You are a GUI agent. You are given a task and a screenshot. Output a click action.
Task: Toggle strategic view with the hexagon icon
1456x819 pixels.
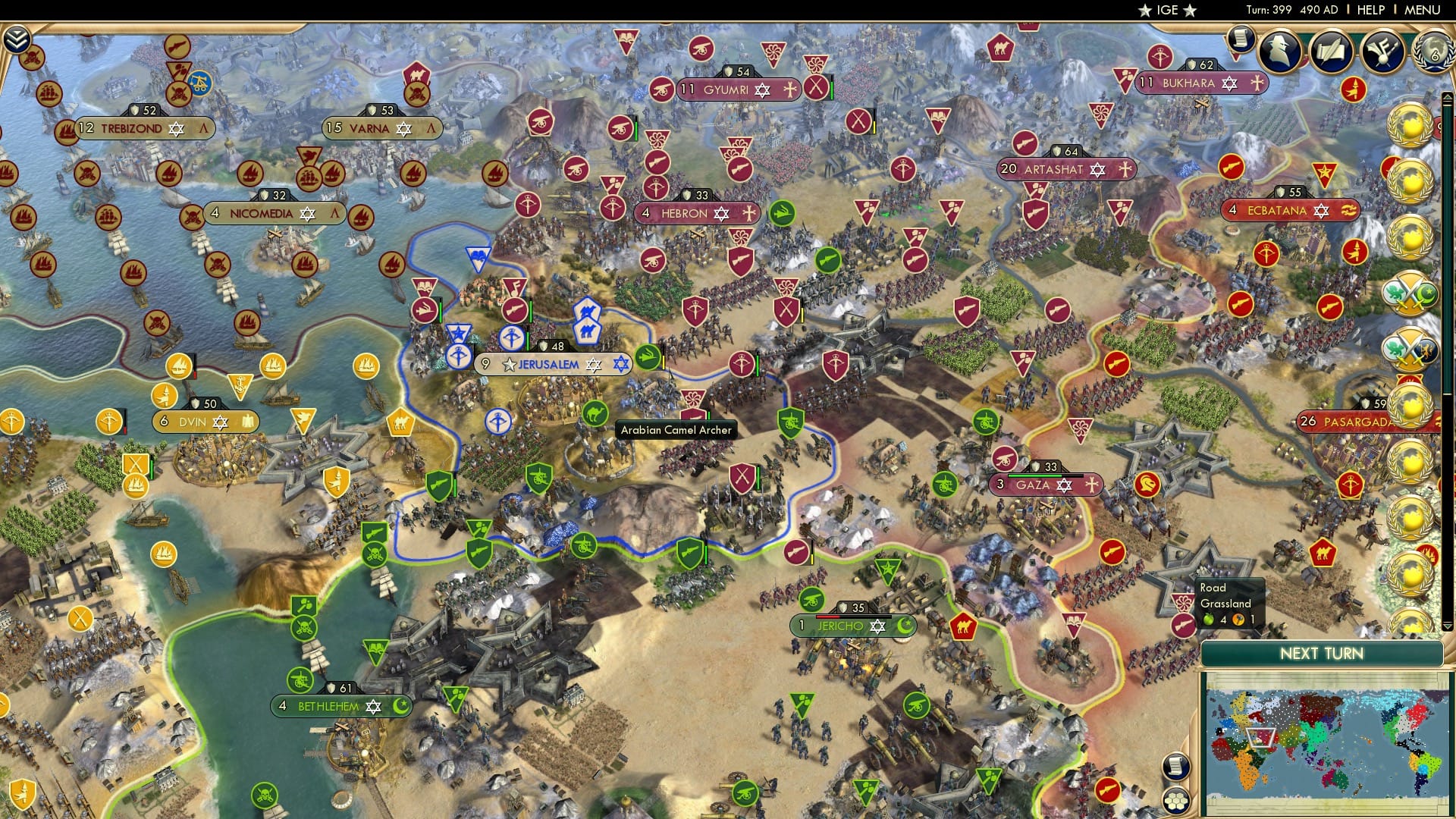coord(1176,801)
